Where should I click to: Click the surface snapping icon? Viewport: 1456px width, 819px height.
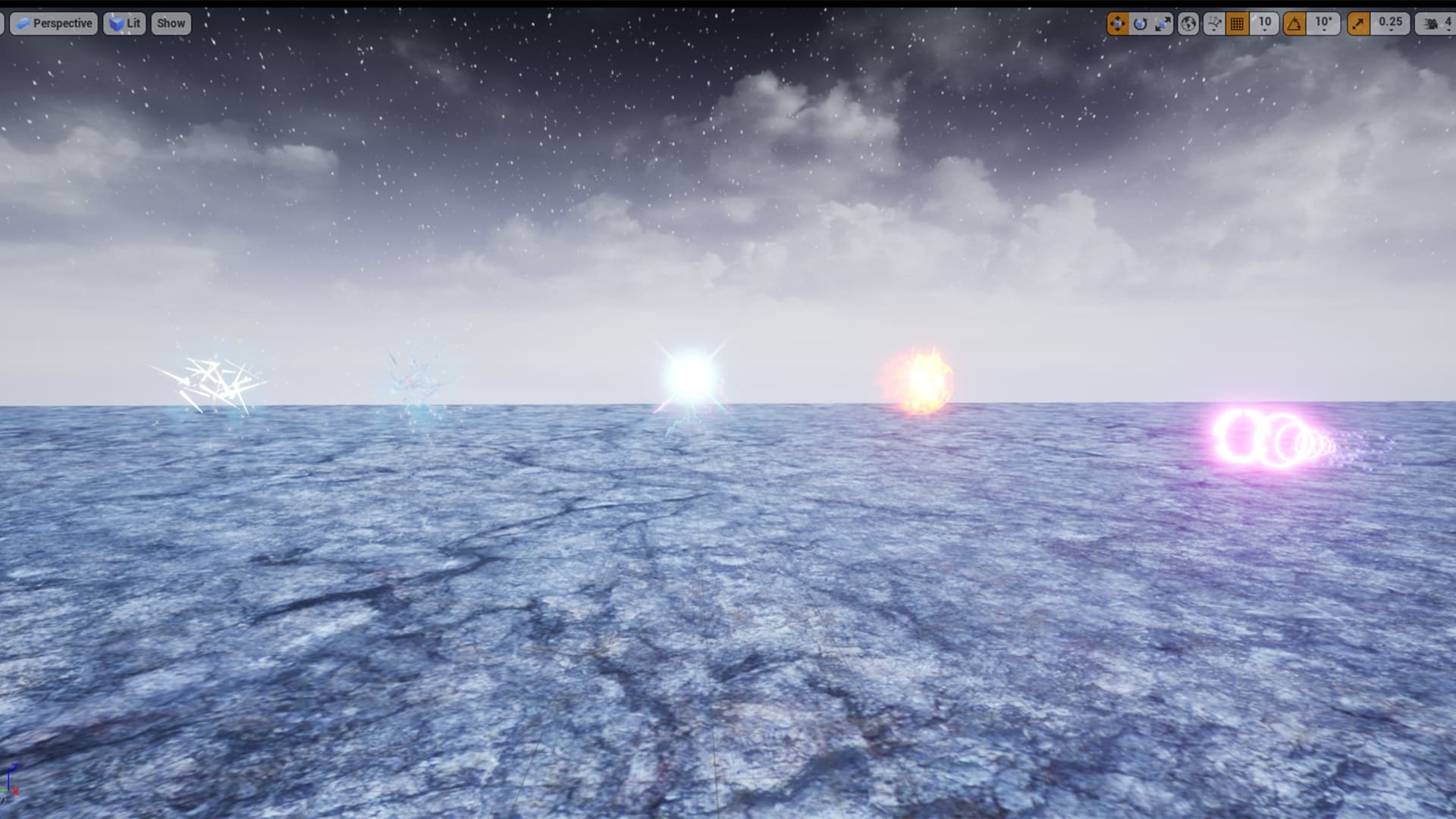coord(1215,20)
